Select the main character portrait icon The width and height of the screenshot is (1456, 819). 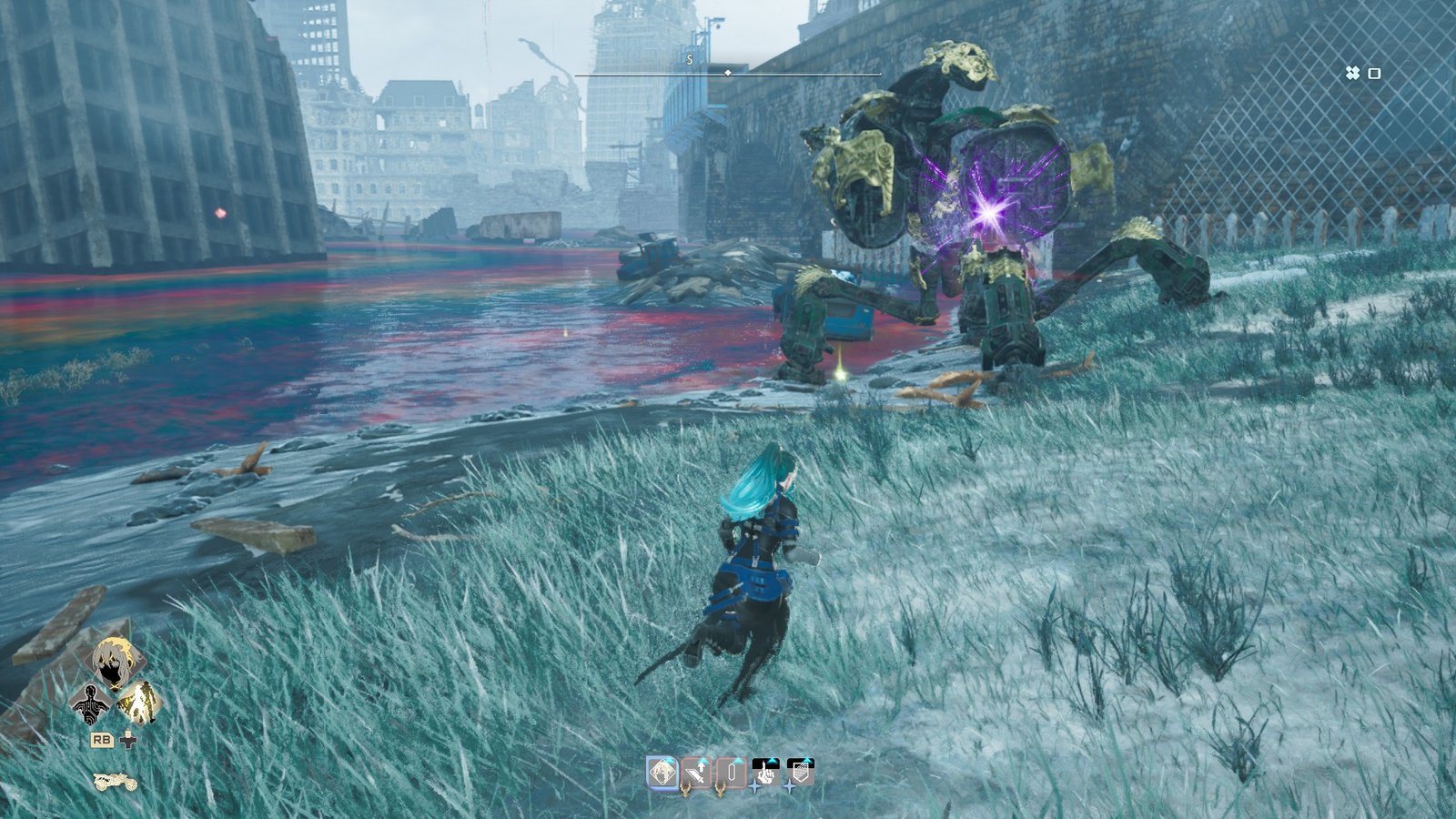pos(114,661)
